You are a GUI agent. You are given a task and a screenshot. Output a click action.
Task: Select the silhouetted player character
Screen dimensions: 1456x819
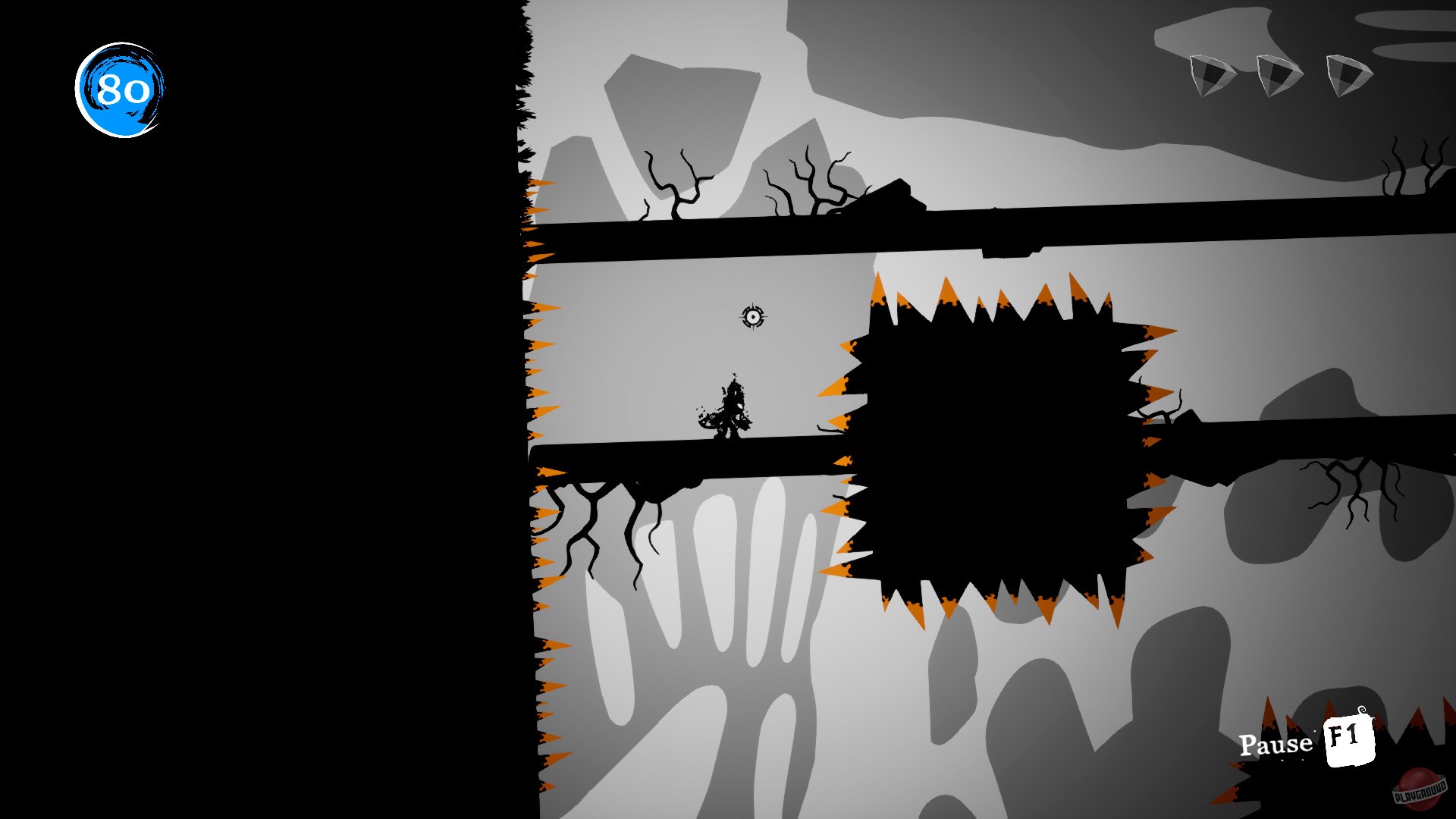(730, 409)
